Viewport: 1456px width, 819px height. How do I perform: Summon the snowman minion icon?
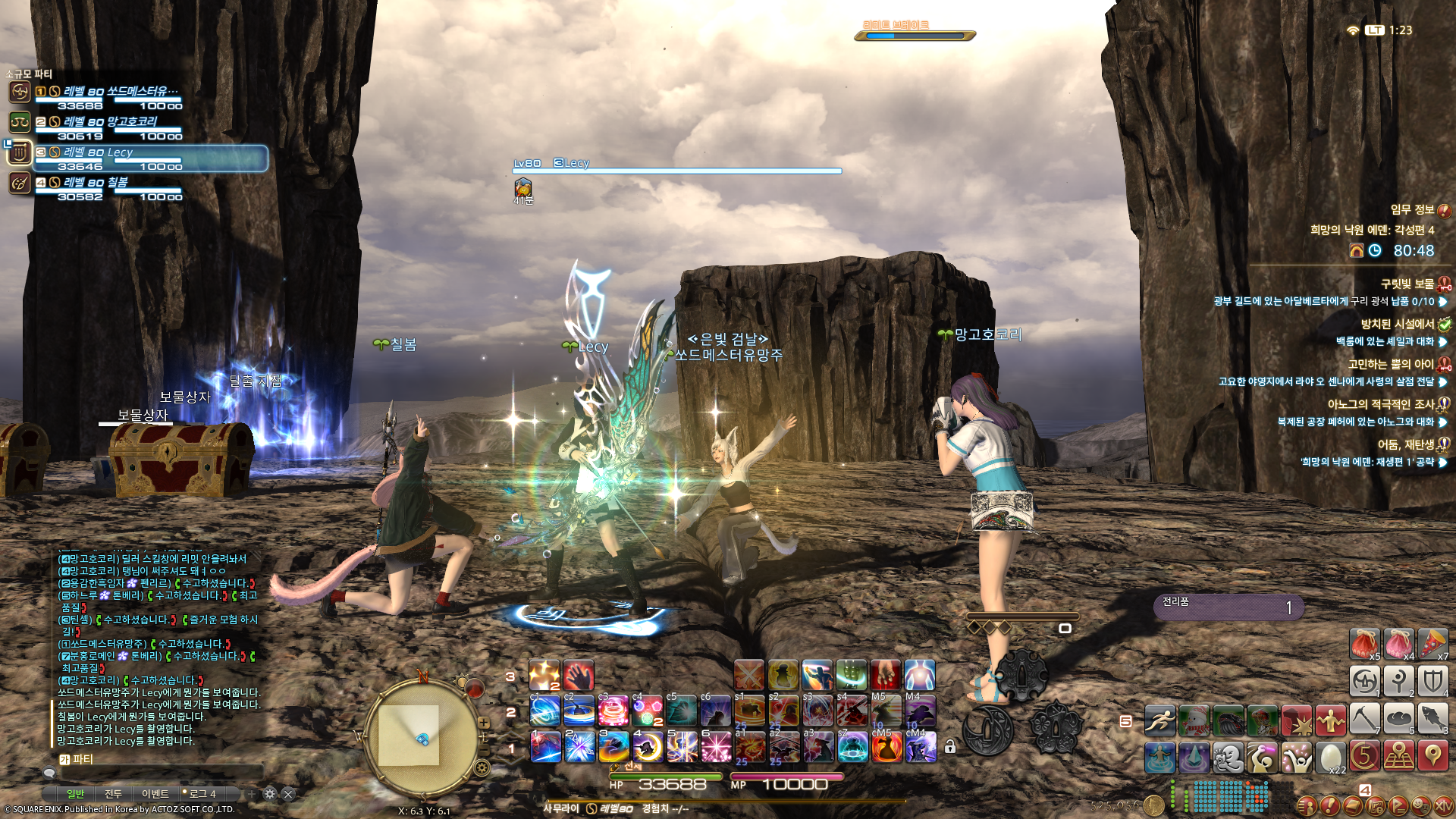click(1194, 720)
